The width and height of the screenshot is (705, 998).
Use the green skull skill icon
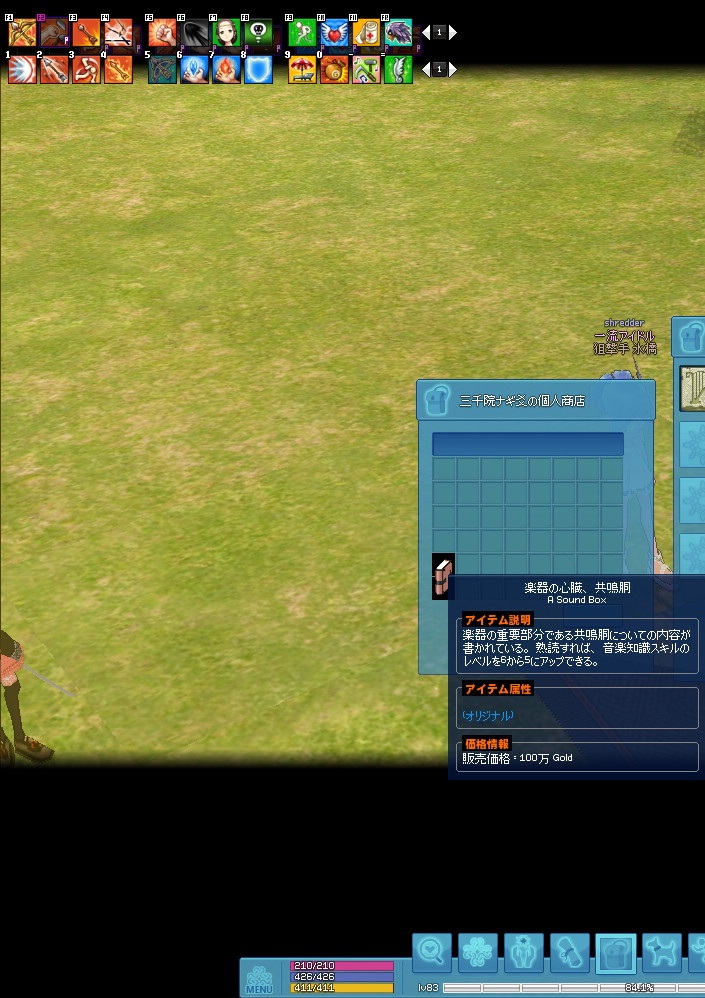pyautogui.click(x=258, y=33)
